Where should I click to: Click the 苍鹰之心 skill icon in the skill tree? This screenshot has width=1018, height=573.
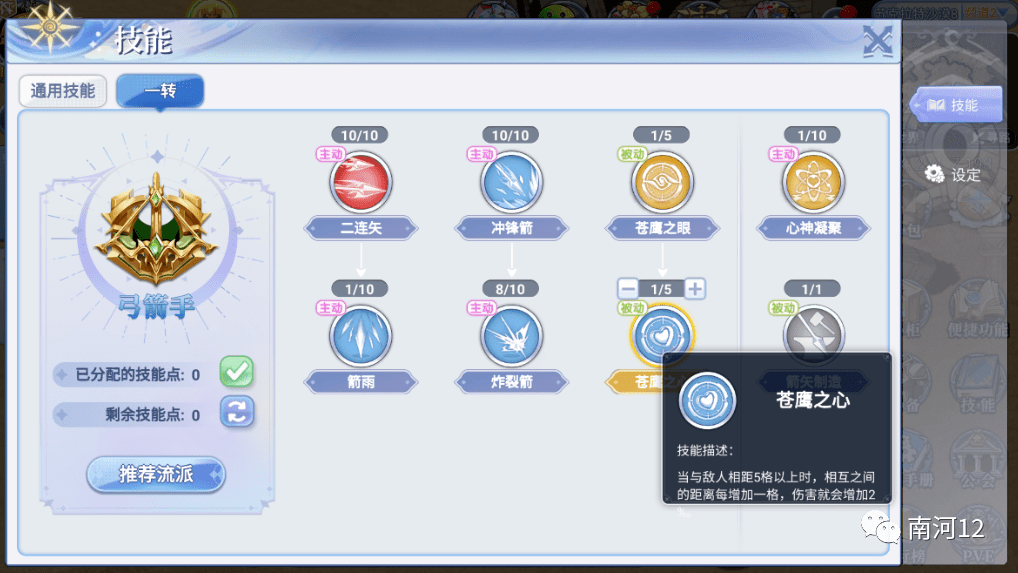click(x=661, y=335)
